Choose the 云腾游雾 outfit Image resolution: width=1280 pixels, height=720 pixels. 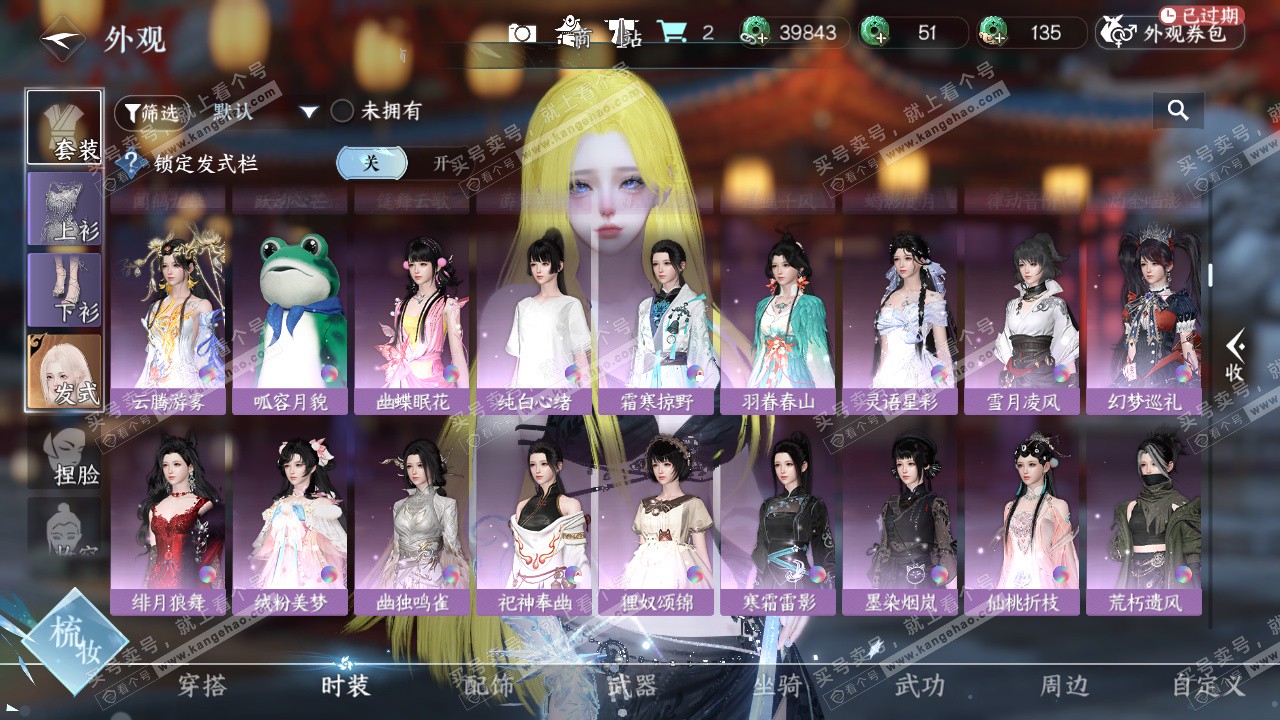(x=168, y=320)
